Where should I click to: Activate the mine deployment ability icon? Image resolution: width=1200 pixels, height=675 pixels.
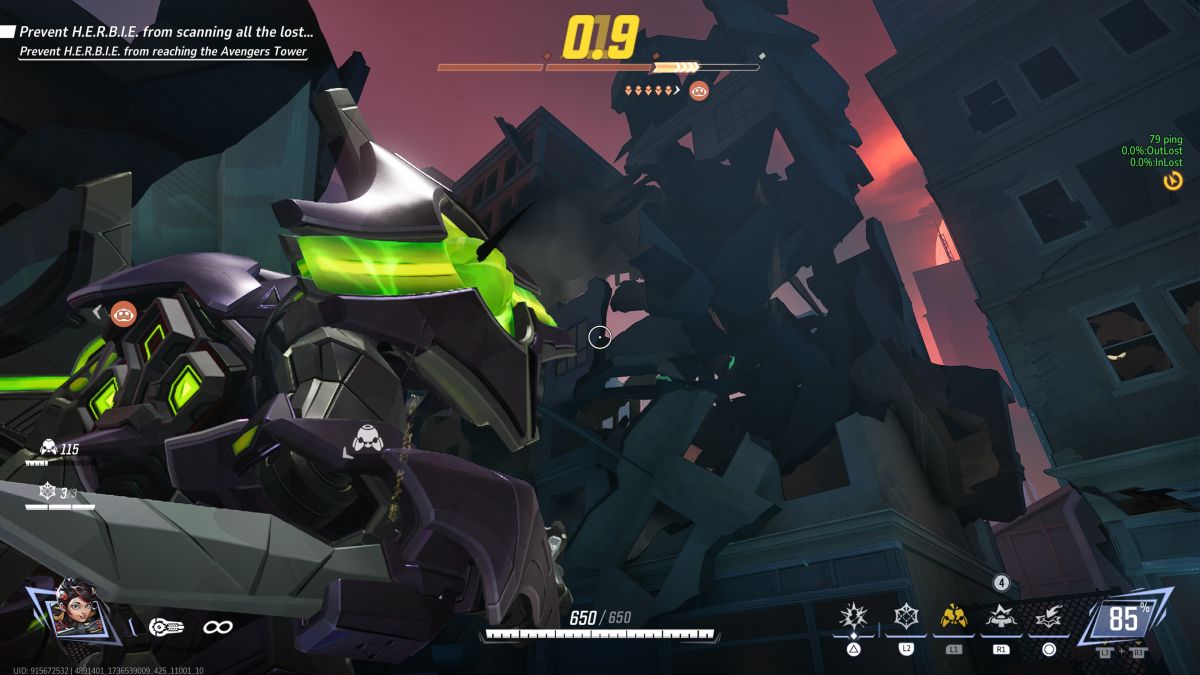[x=1001, y=618]
